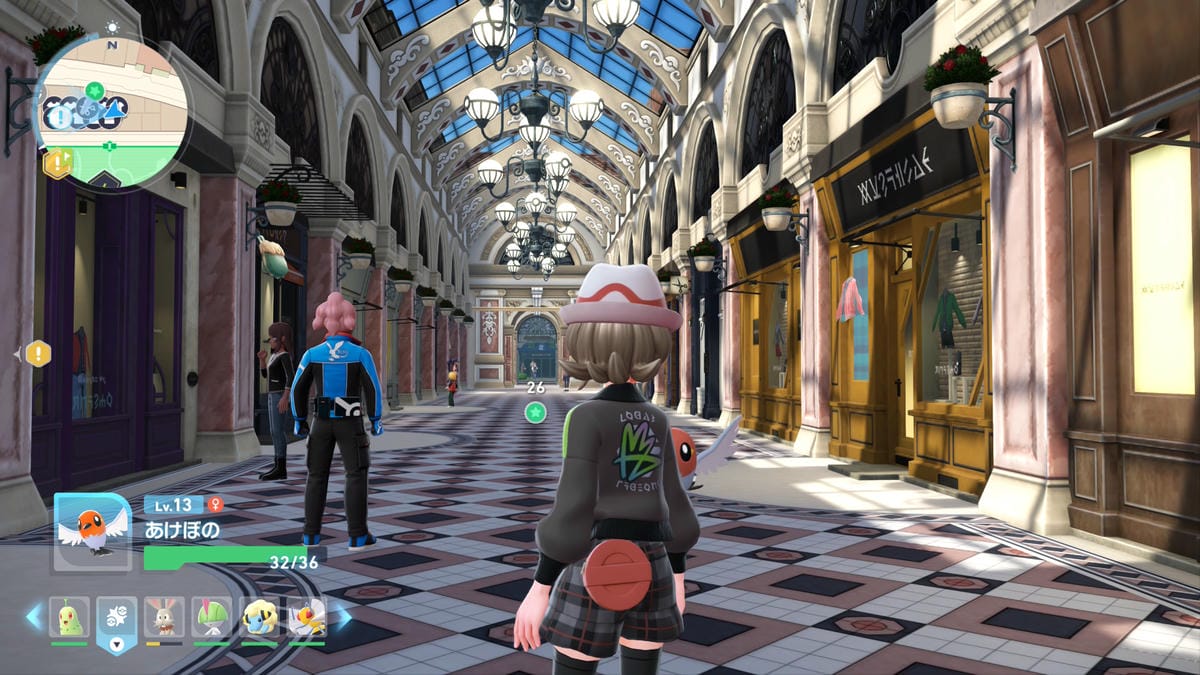
Task: Select Beedrill in the party bar
Action: (306, 618)
